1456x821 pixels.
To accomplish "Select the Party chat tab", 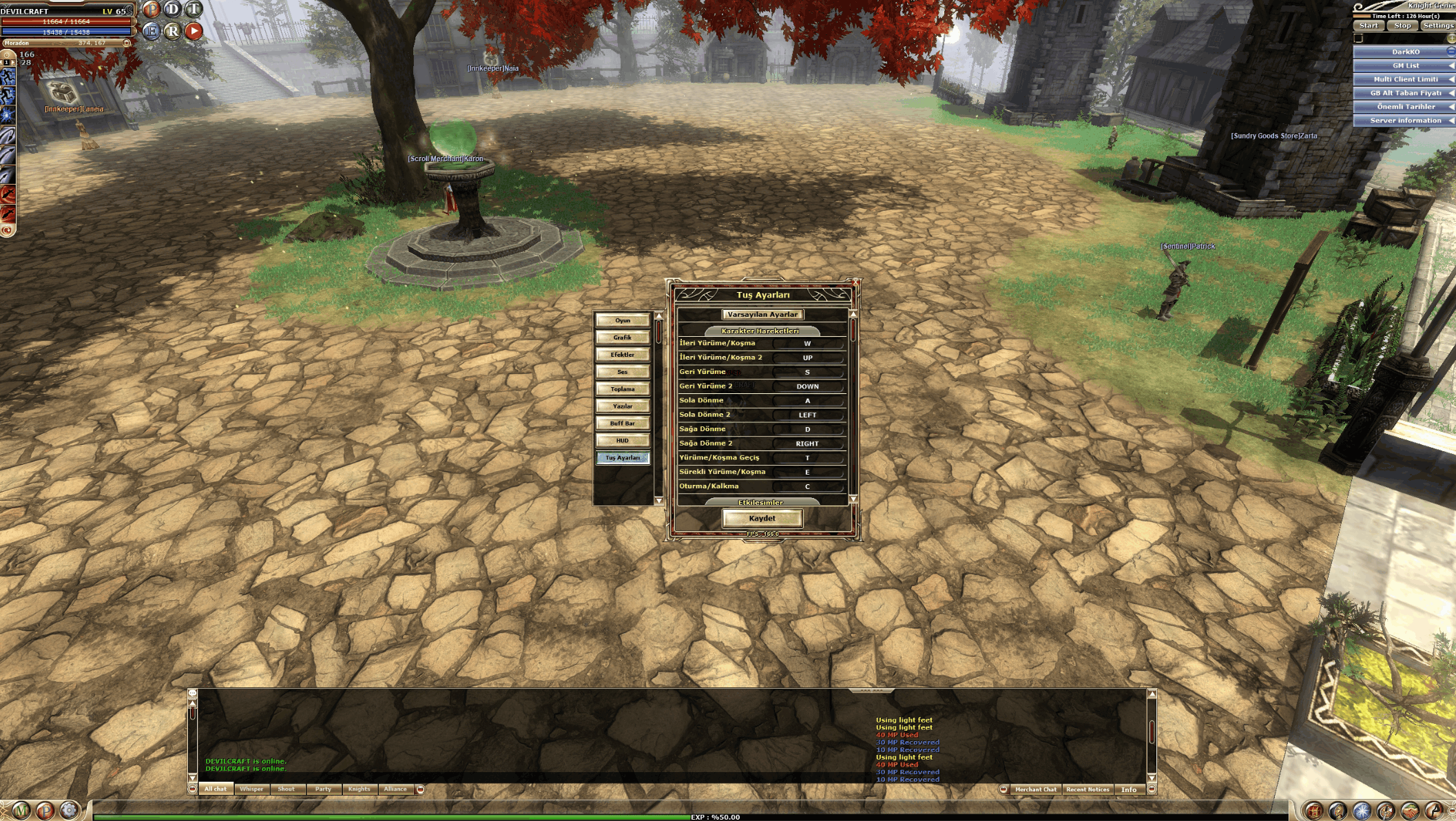I will (x=323, y=789).
